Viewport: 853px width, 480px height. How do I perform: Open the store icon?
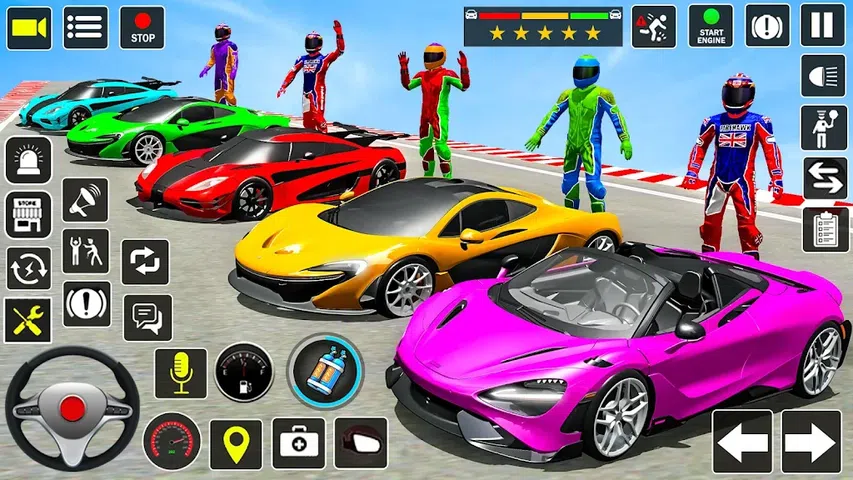(28, 214)
